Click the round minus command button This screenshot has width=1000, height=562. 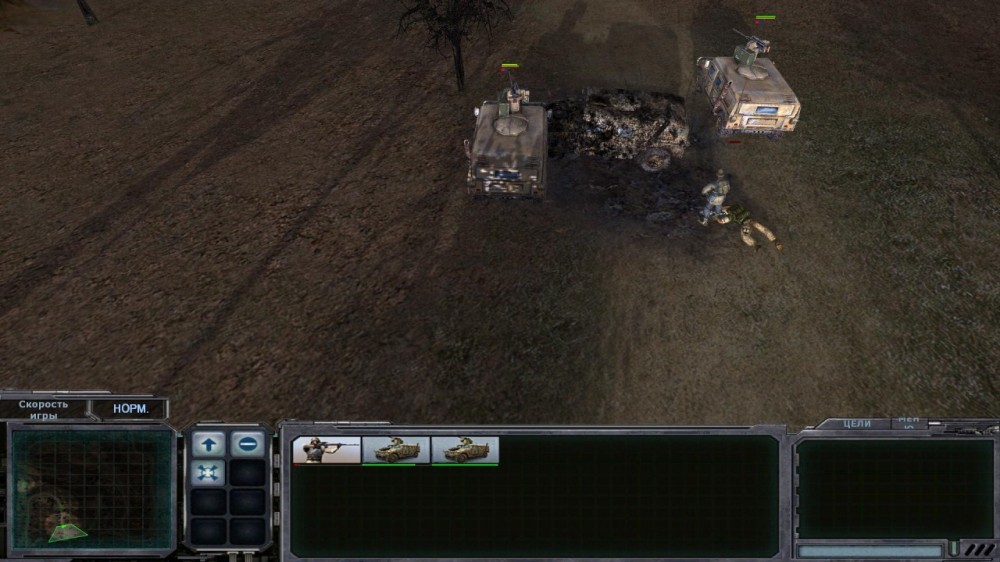click(x=248, y=444)
